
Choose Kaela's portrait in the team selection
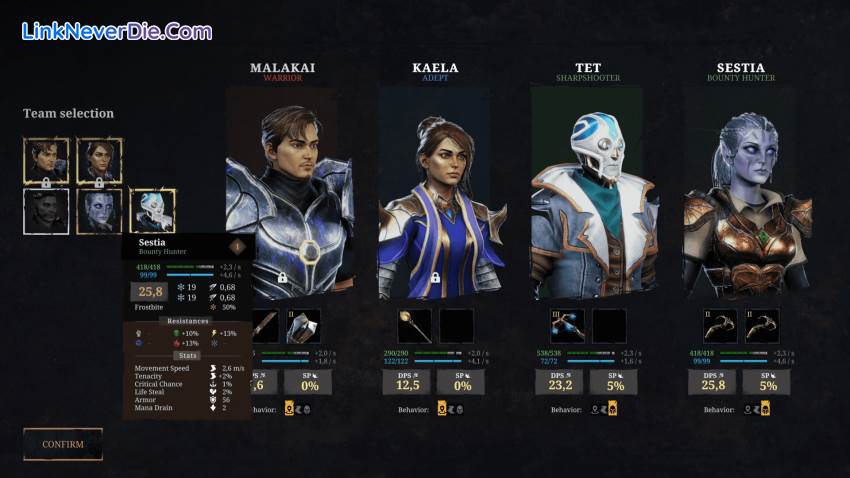tap(99, 160)
